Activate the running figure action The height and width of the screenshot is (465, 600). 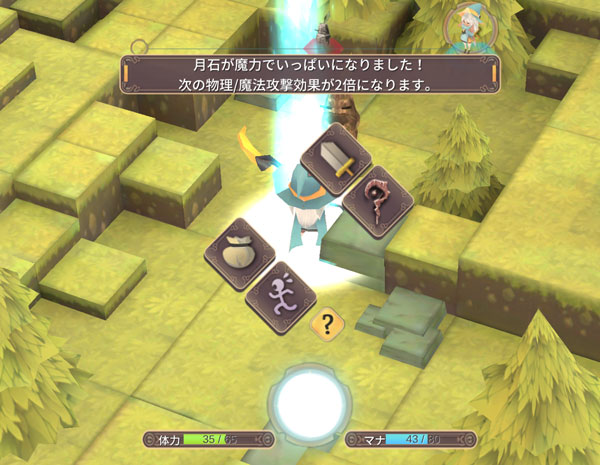(x=282, y=297)
